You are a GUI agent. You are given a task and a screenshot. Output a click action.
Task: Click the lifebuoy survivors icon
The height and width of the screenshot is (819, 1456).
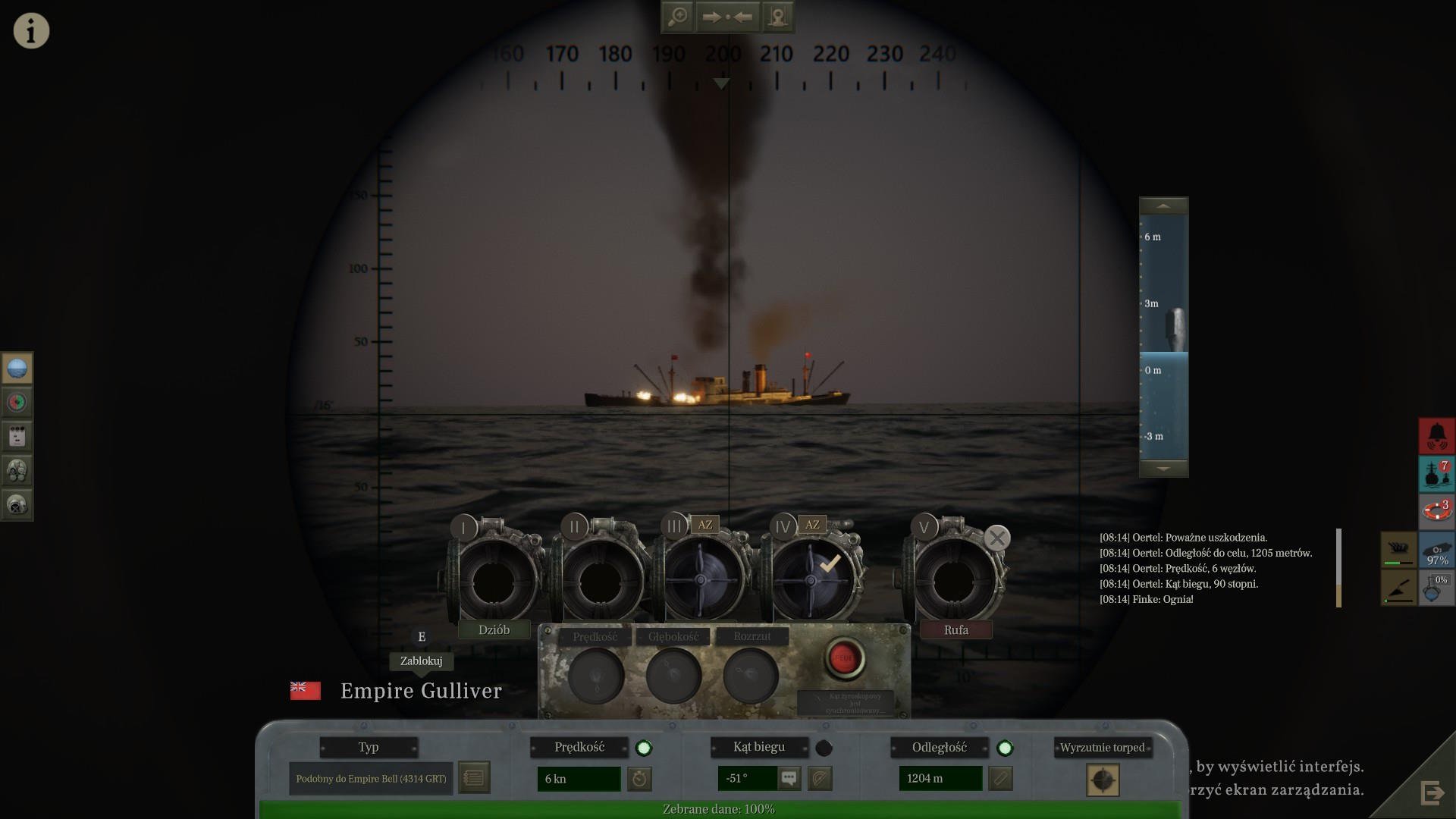click(x=1436, y=510)
